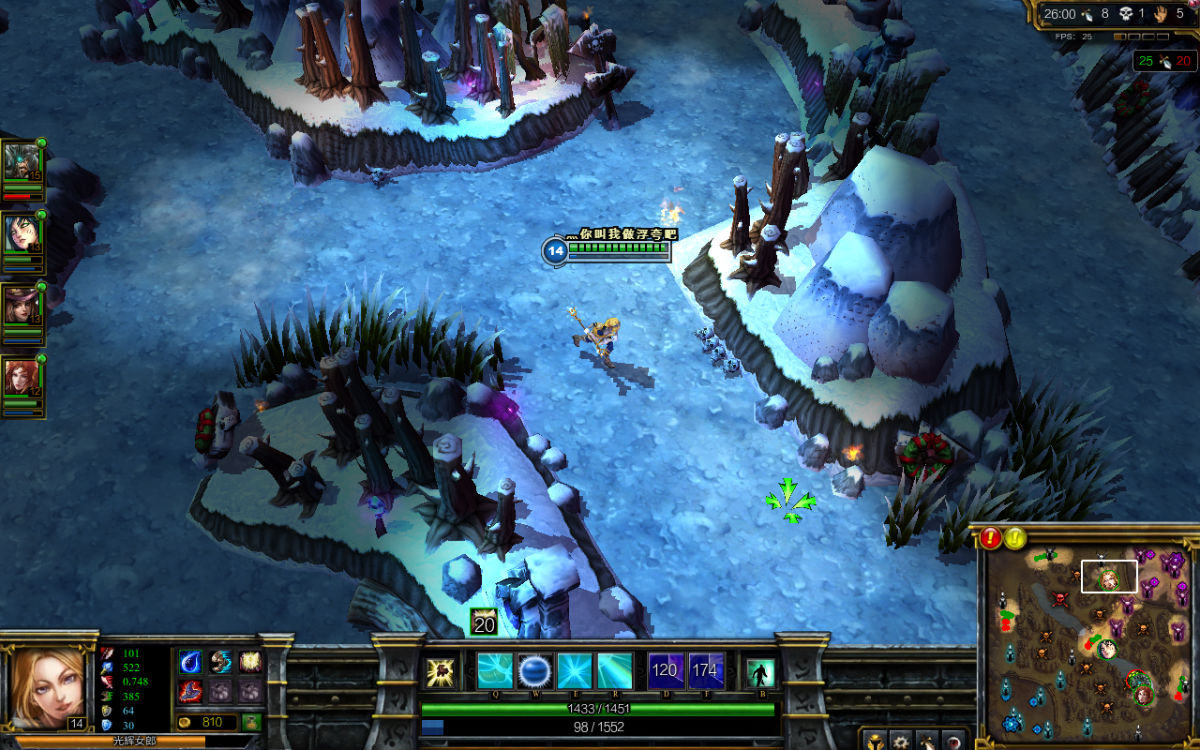Select the F summoner spell on cooldown 174
Screen dimensions: 1200x750
point(706,670)
